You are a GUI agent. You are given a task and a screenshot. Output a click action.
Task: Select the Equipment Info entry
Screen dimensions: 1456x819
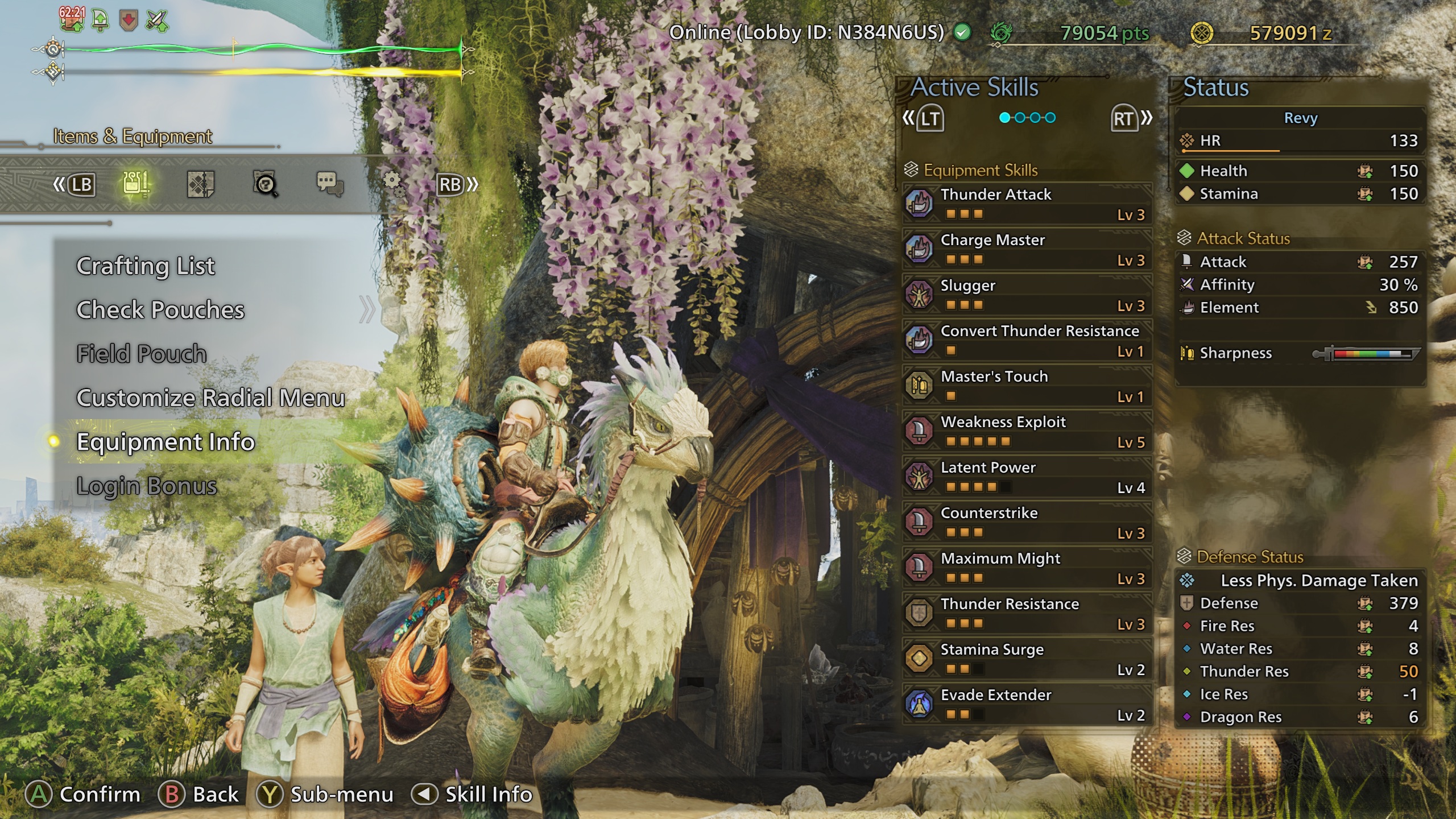[166, 442]
